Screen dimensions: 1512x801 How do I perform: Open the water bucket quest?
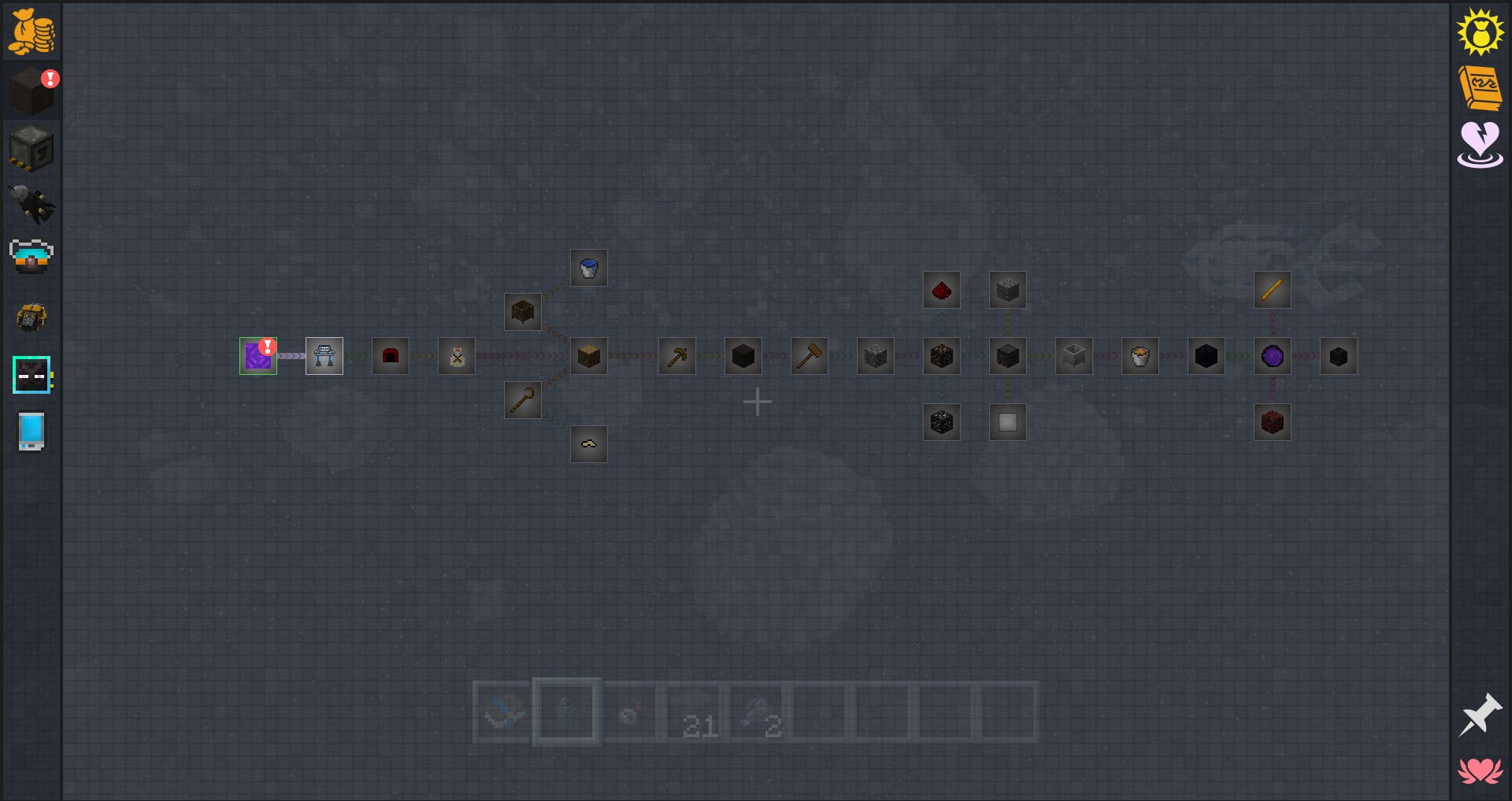(x=589, y=268)
